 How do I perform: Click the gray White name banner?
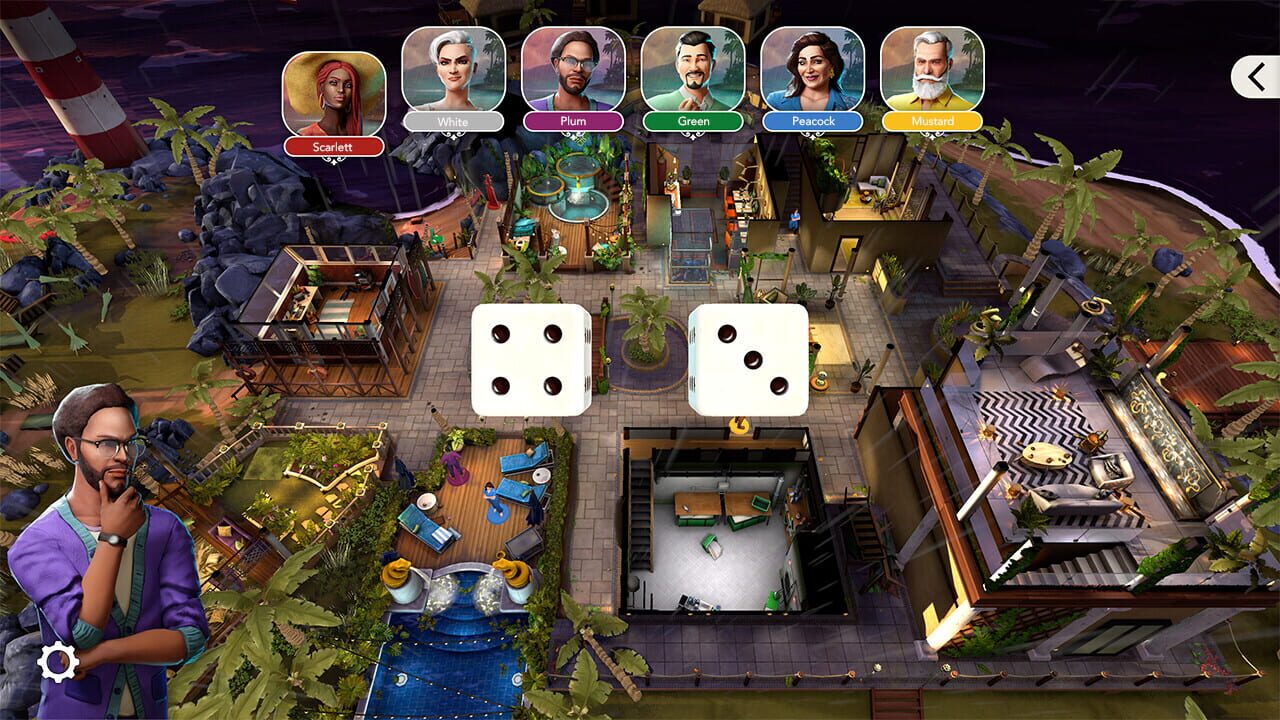pos(454,121)
